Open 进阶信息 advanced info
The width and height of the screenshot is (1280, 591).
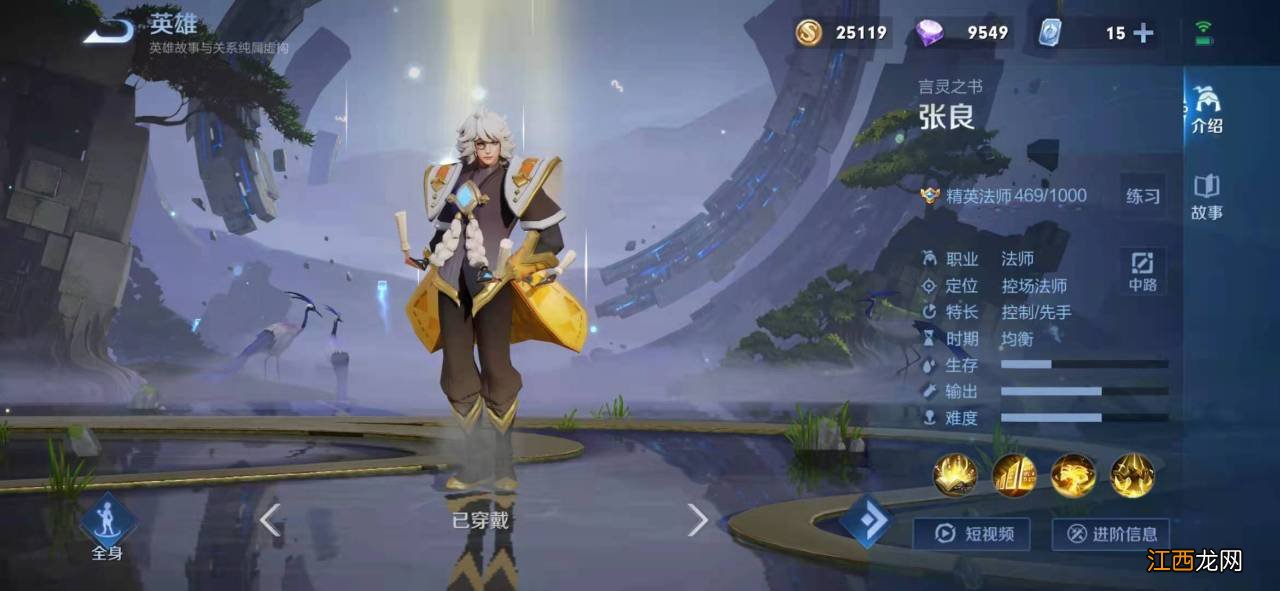(x=1111, y=534)
